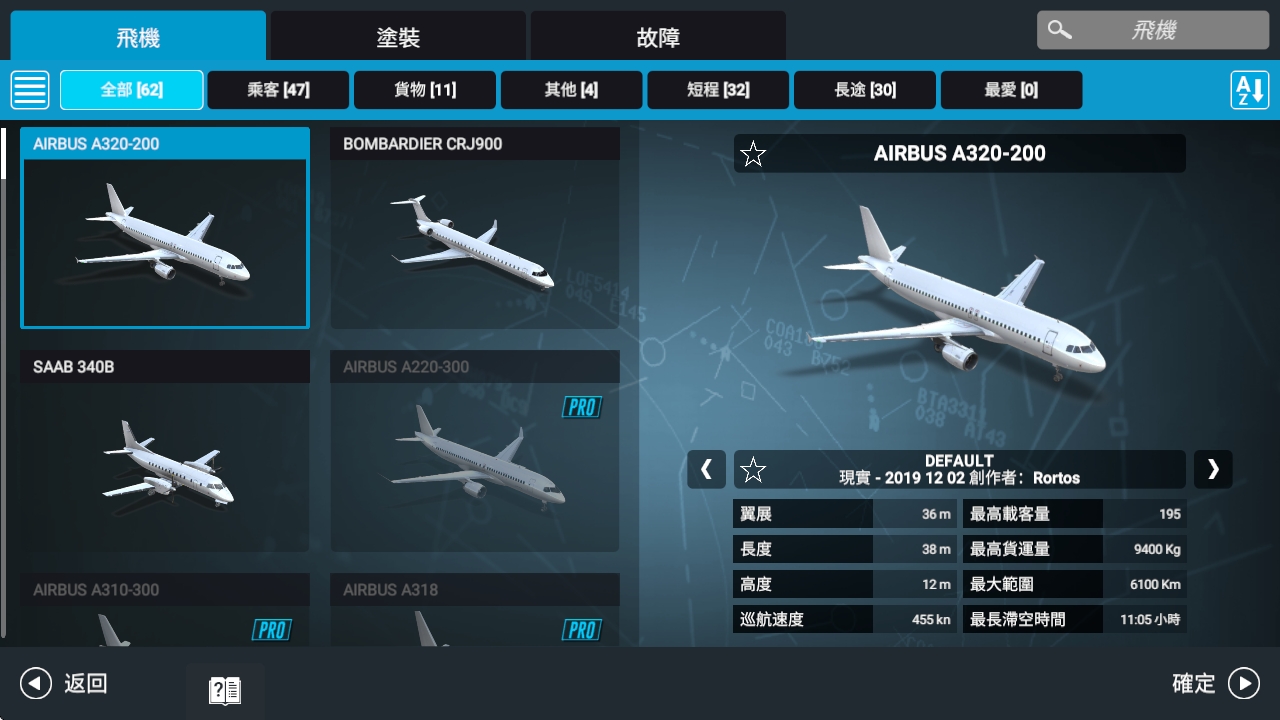Switch to the 塗裝 tab
The height and width of the screenshot is (720, 1280).
[396, 35]
